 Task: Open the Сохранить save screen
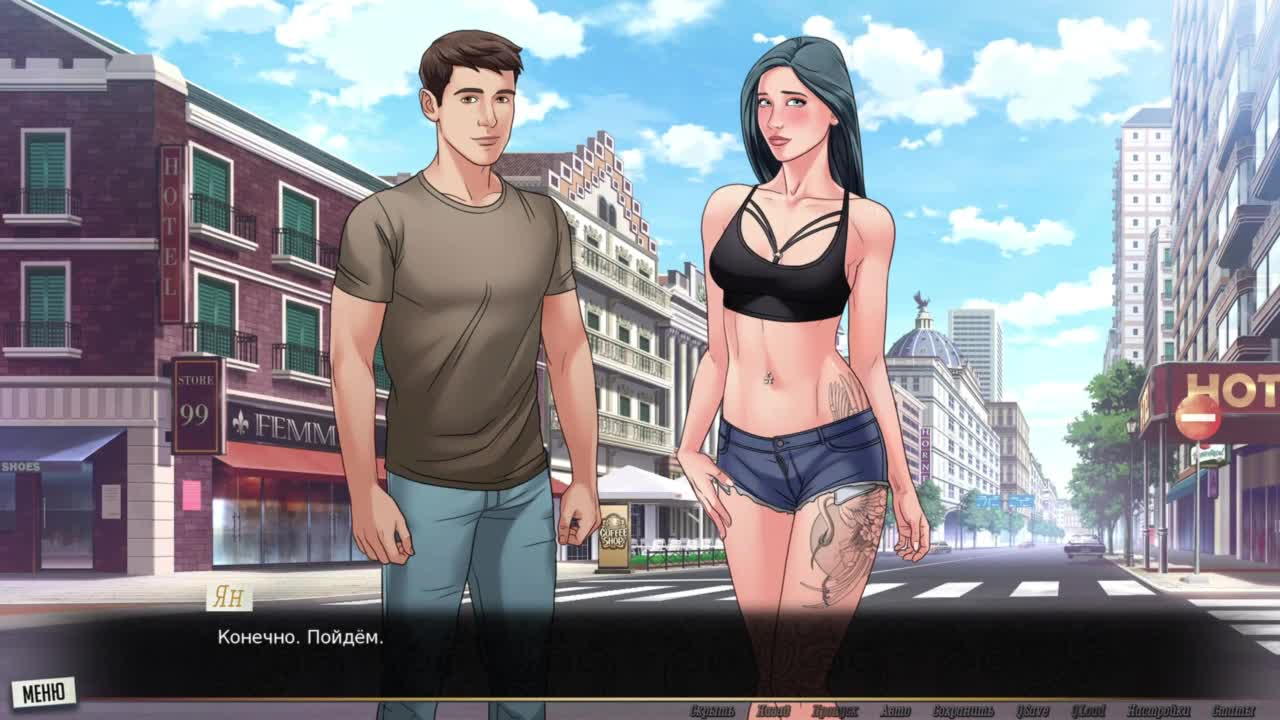coord(963,711)
